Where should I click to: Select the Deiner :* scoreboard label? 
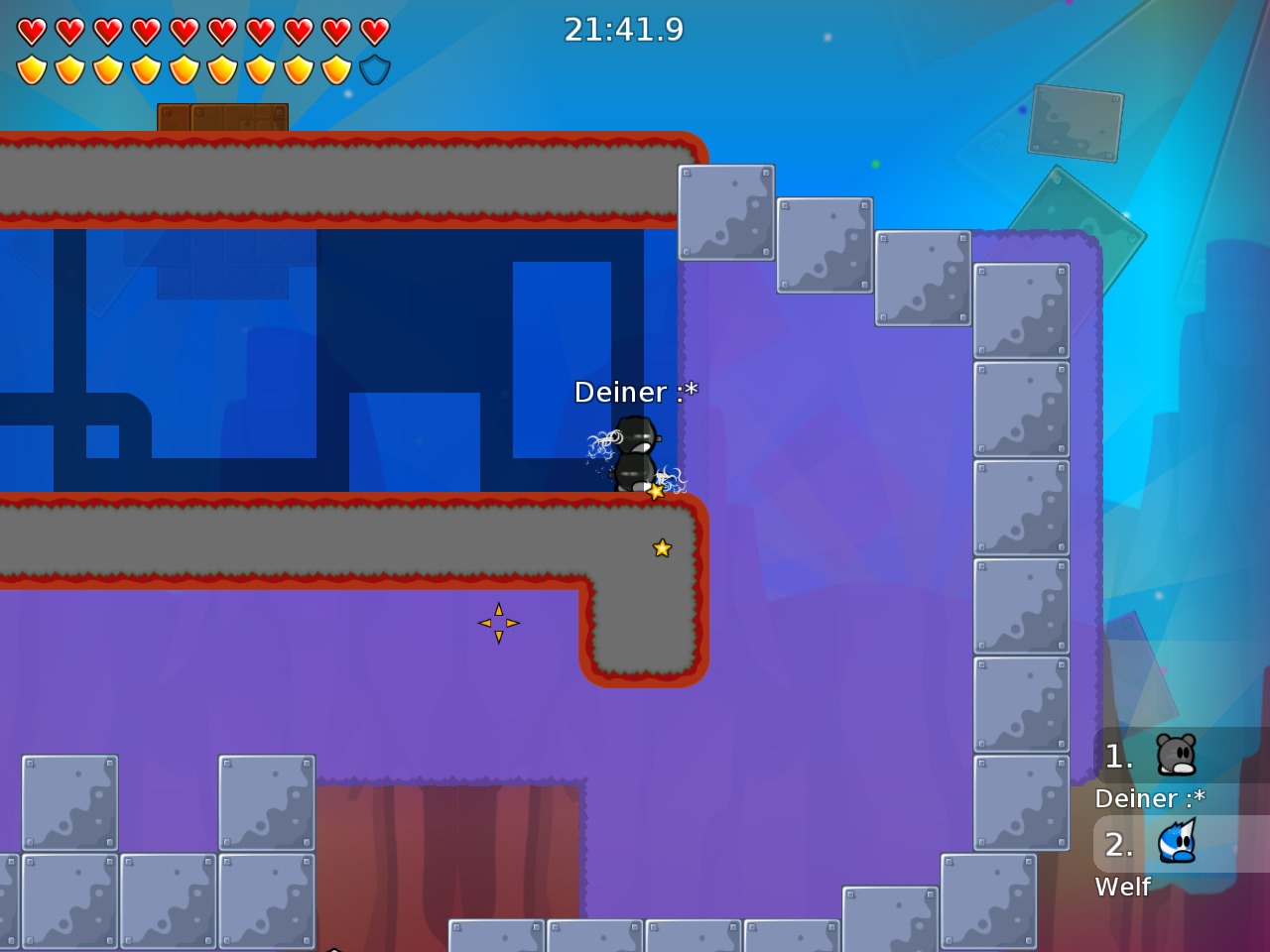coord(1149,798)
